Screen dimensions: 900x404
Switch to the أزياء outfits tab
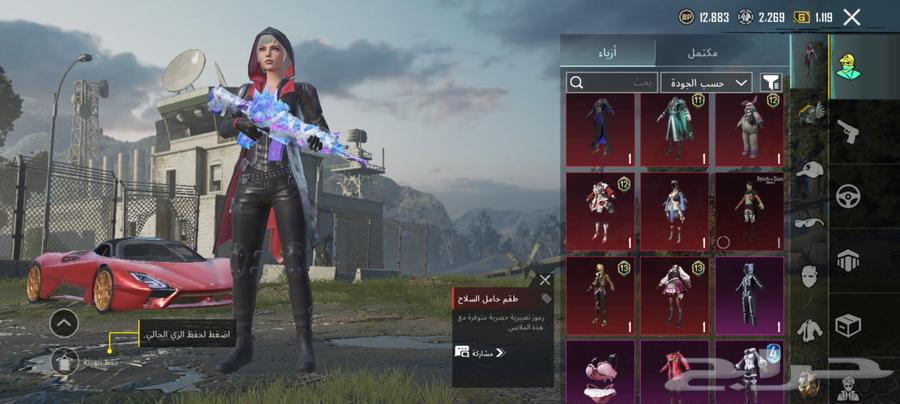click(607, 52)
